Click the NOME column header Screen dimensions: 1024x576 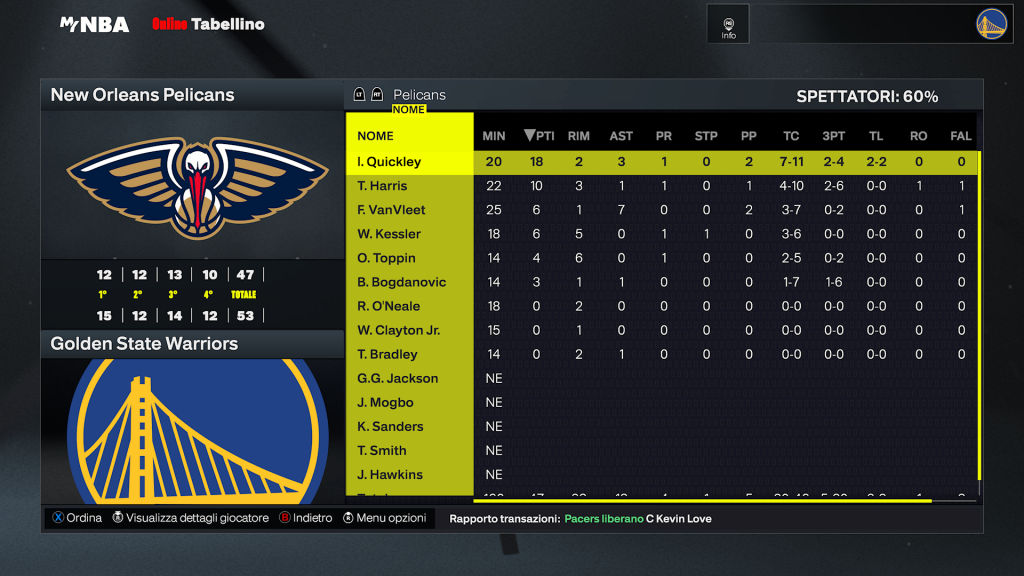click(376, 136)
